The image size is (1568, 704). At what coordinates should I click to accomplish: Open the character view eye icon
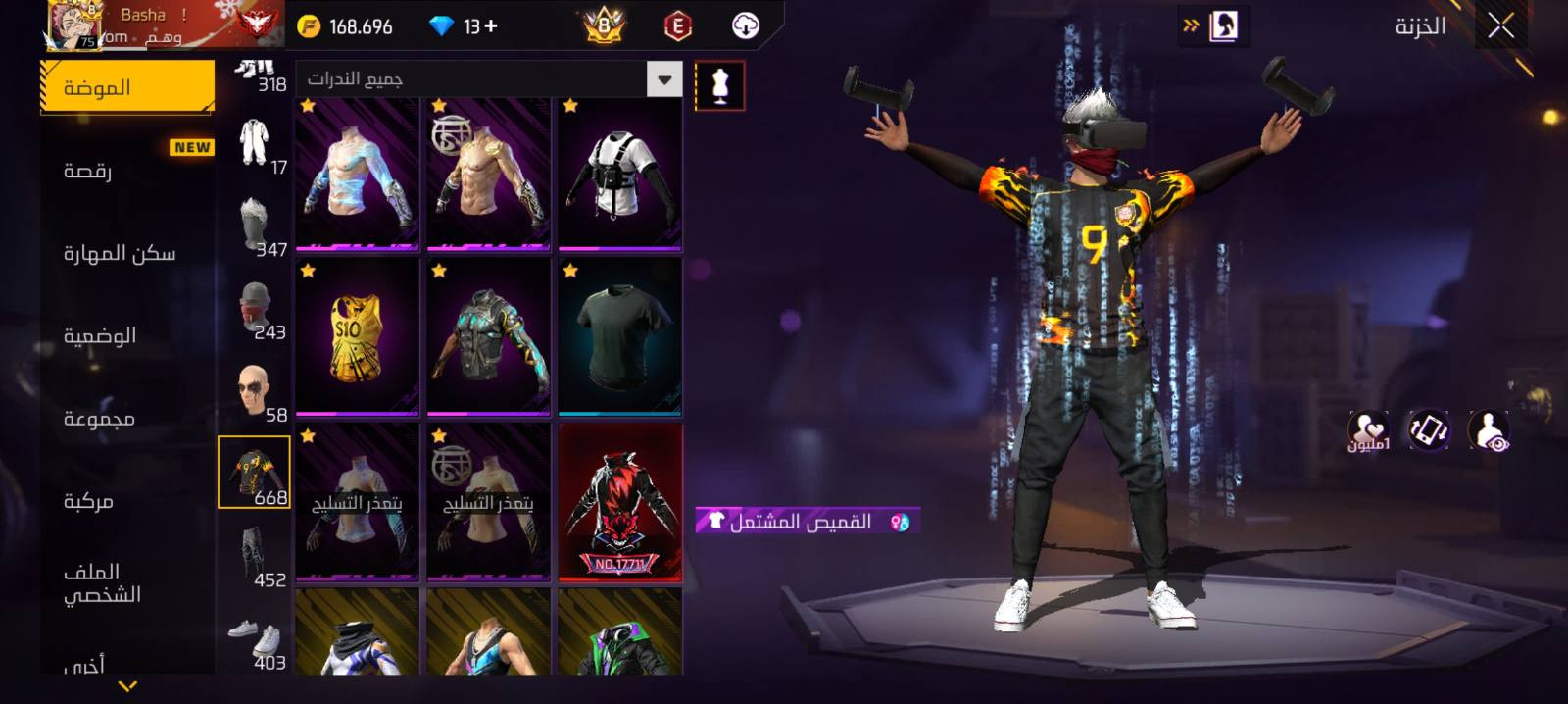tap(1489, 430)
